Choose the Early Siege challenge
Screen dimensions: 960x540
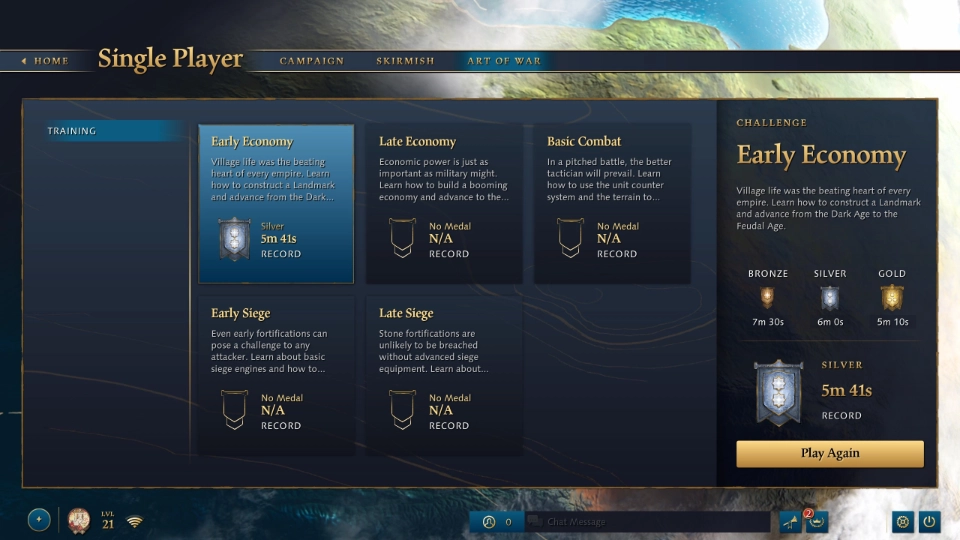pos(276,376)
